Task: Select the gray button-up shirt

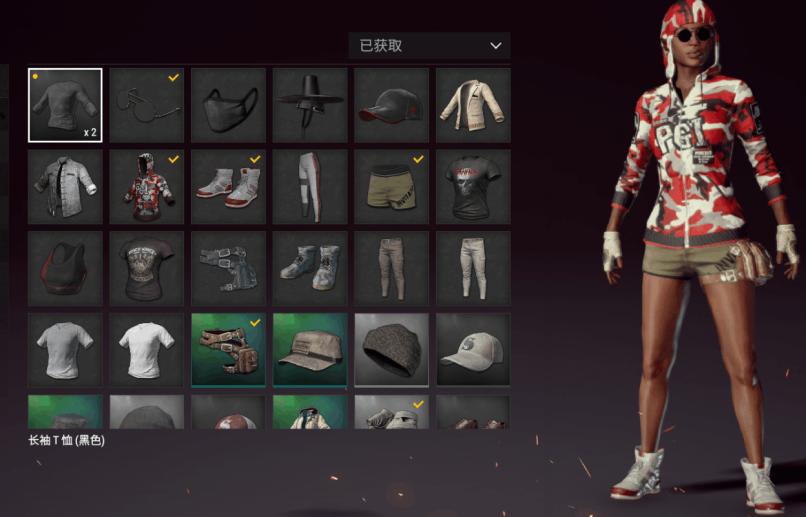Action: [x=65, y=187]
